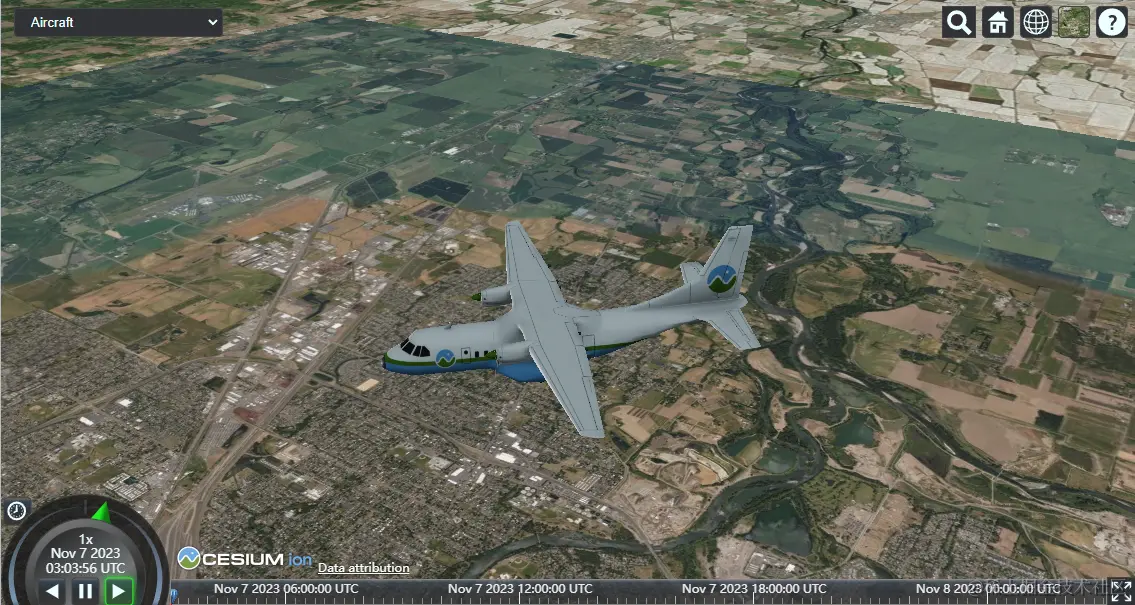This screenshot has height=605, width=1135.
Task: Open the Data attribution link
Action: tap(363, 567)
